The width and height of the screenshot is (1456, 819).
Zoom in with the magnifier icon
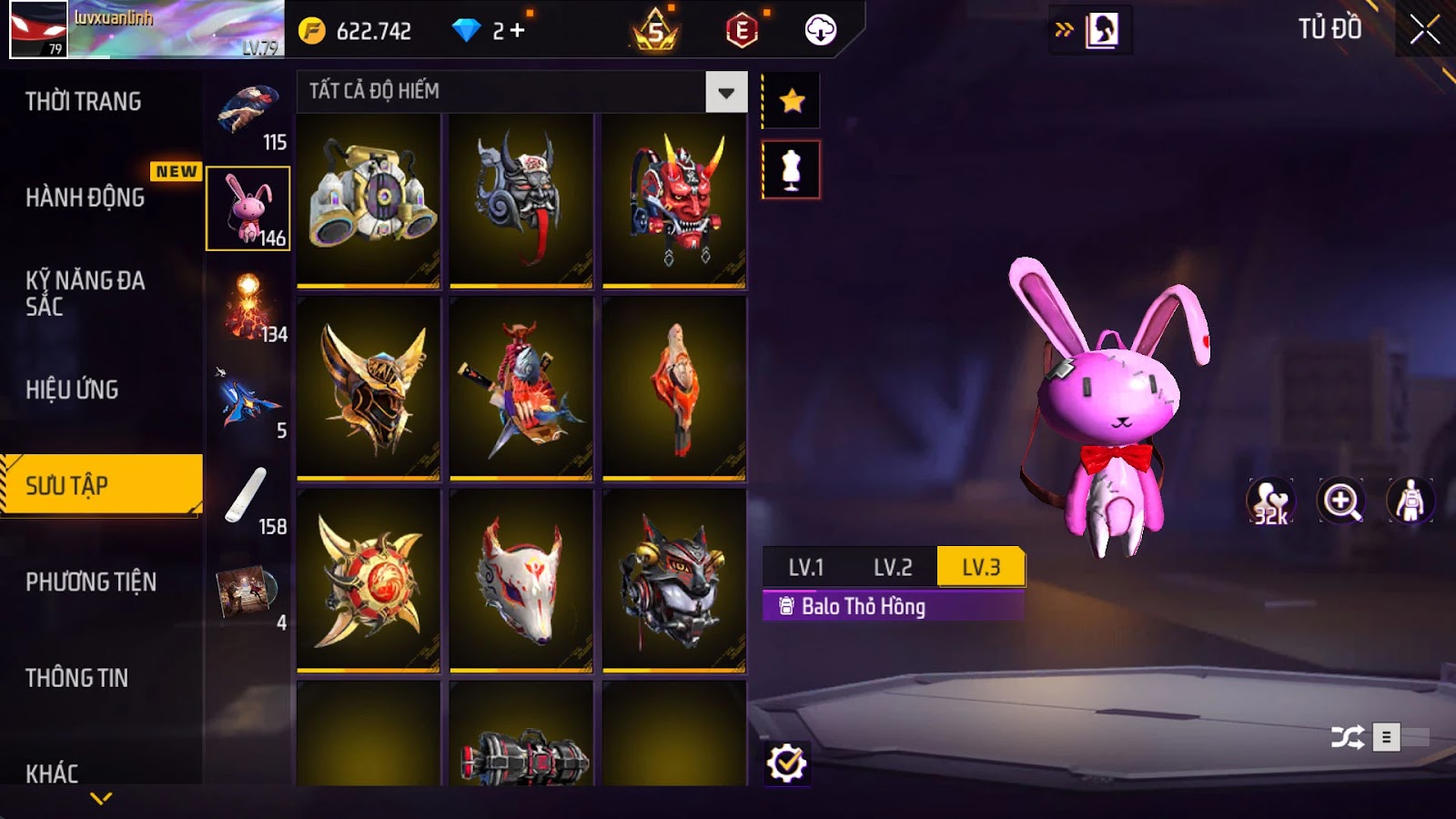(1341, 501)
